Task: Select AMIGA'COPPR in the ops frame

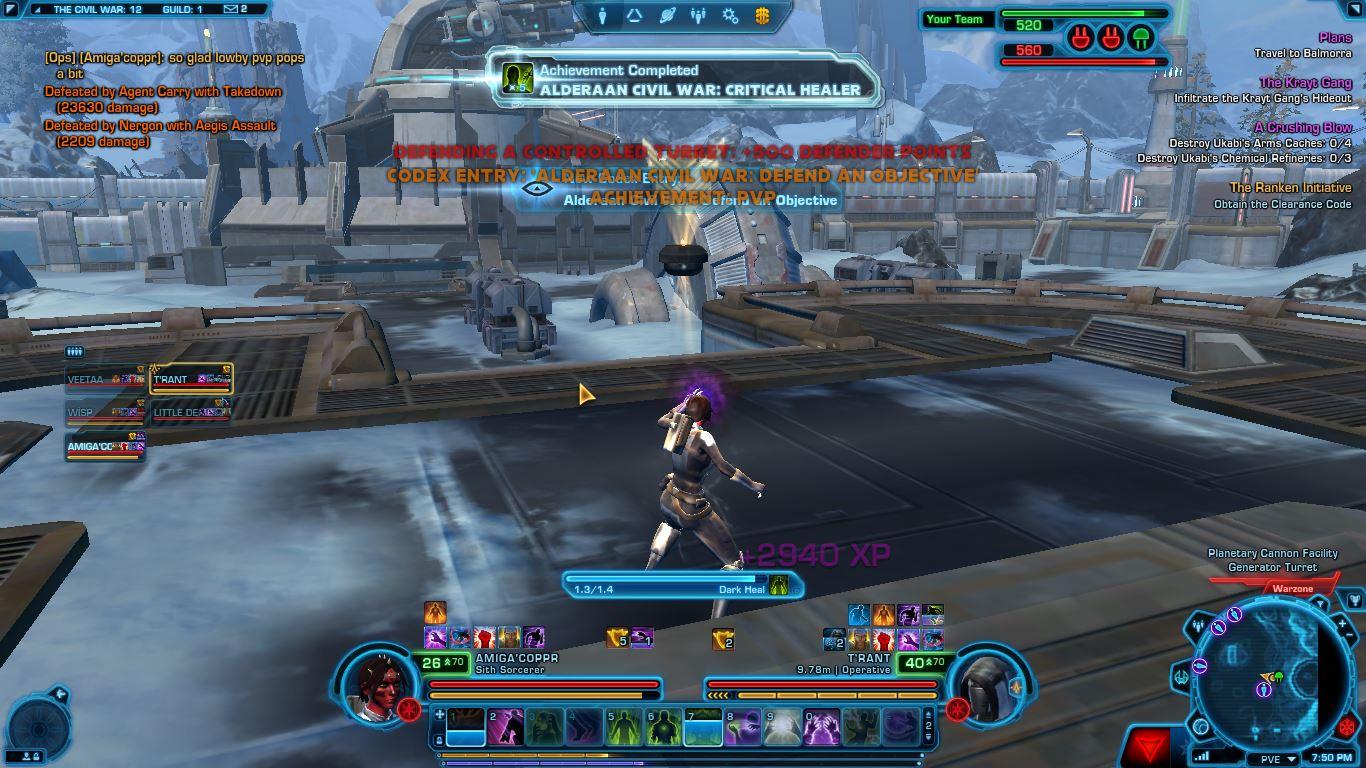Action: [105, 447]
